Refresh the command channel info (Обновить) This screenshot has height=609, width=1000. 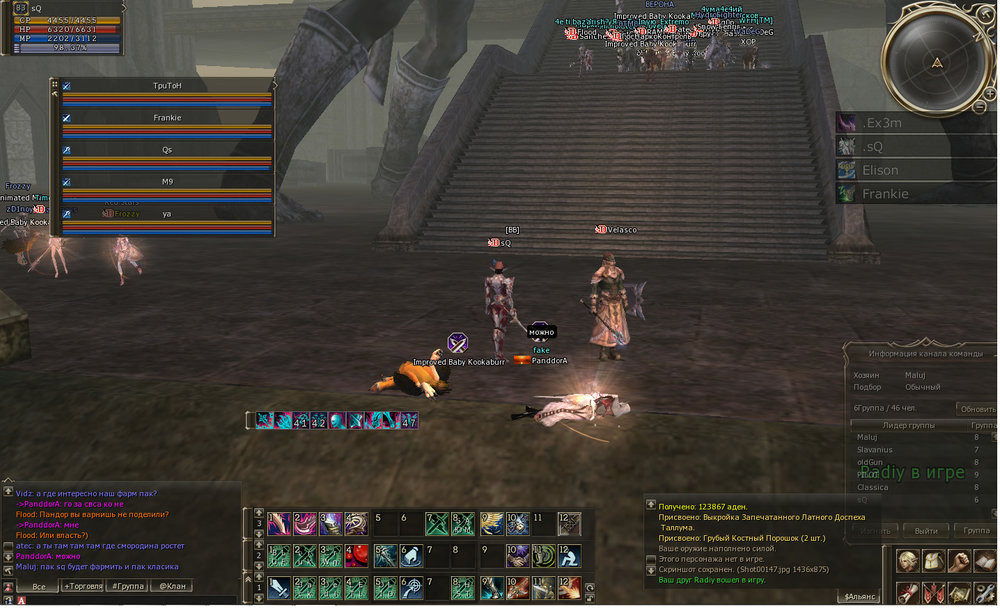click(x=976, y=409)
